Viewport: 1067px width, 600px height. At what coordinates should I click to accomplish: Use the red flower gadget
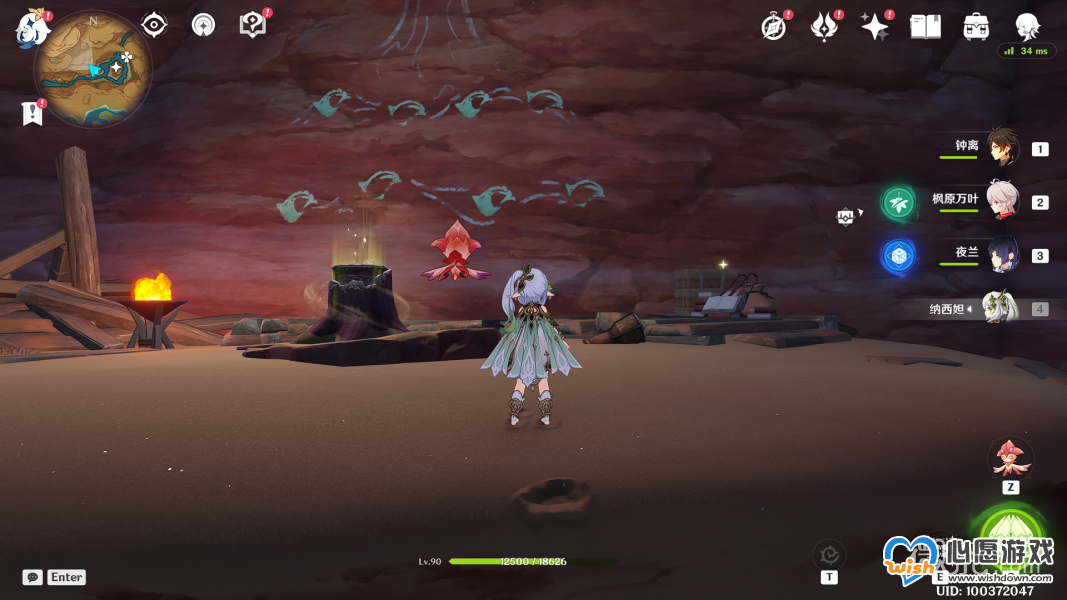click(x=1010, y=459)
